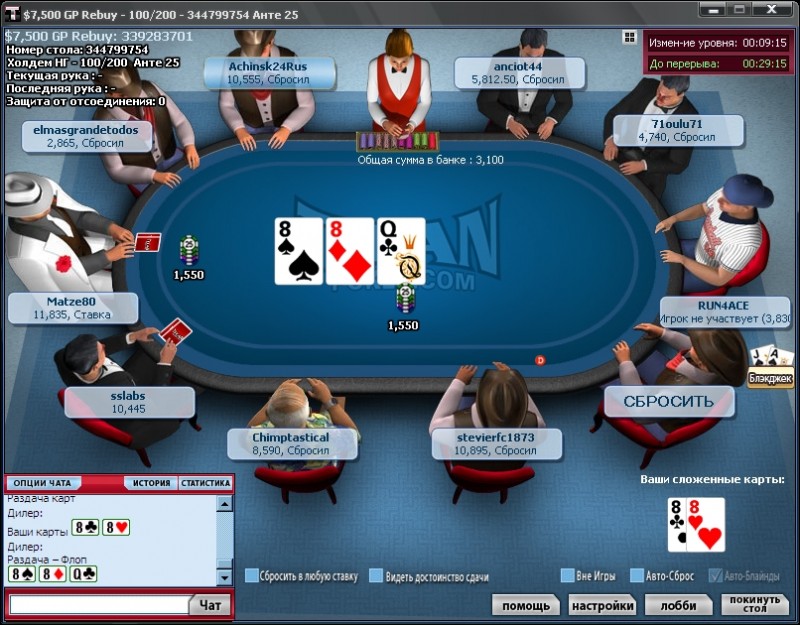Switch to the ИСТОРИЯ tab
This screenshot has width=800, height=625.
click(x=151, y=483)
